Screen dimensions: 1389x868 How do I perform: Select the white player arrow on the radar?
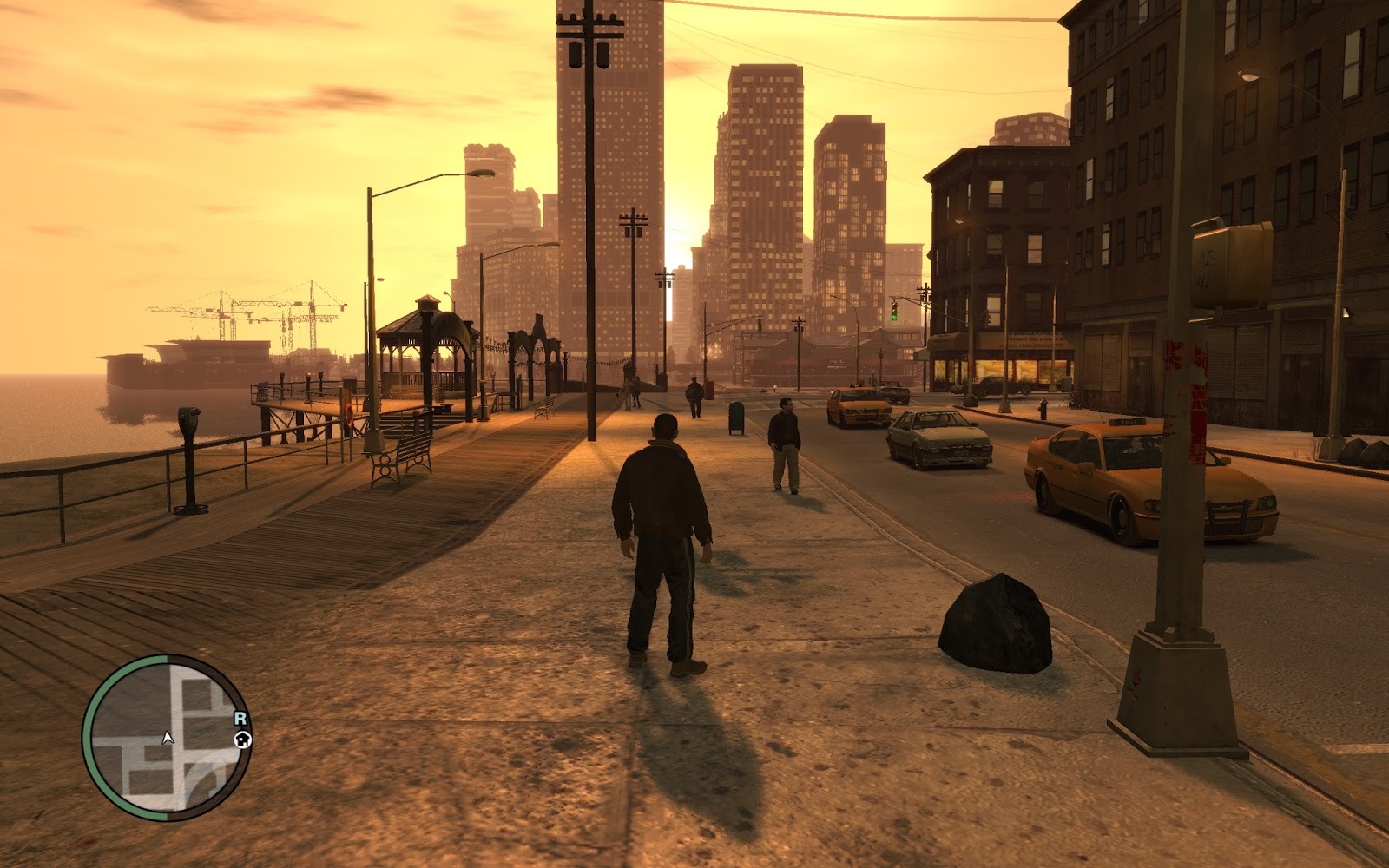pos(169,736)
